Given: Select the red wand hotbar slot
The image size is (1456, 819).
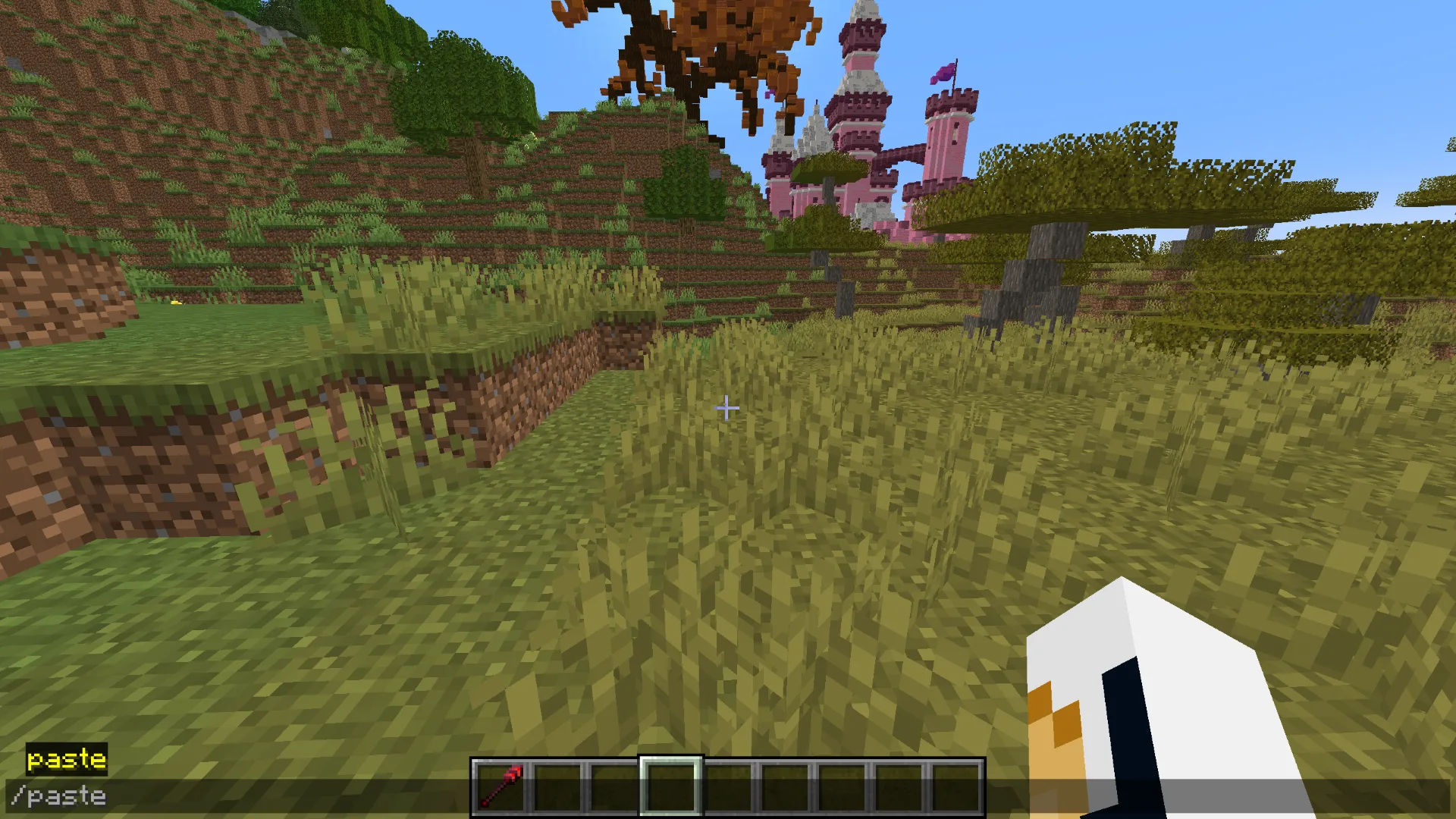Looking at the screenshot, I should [500, 786].
